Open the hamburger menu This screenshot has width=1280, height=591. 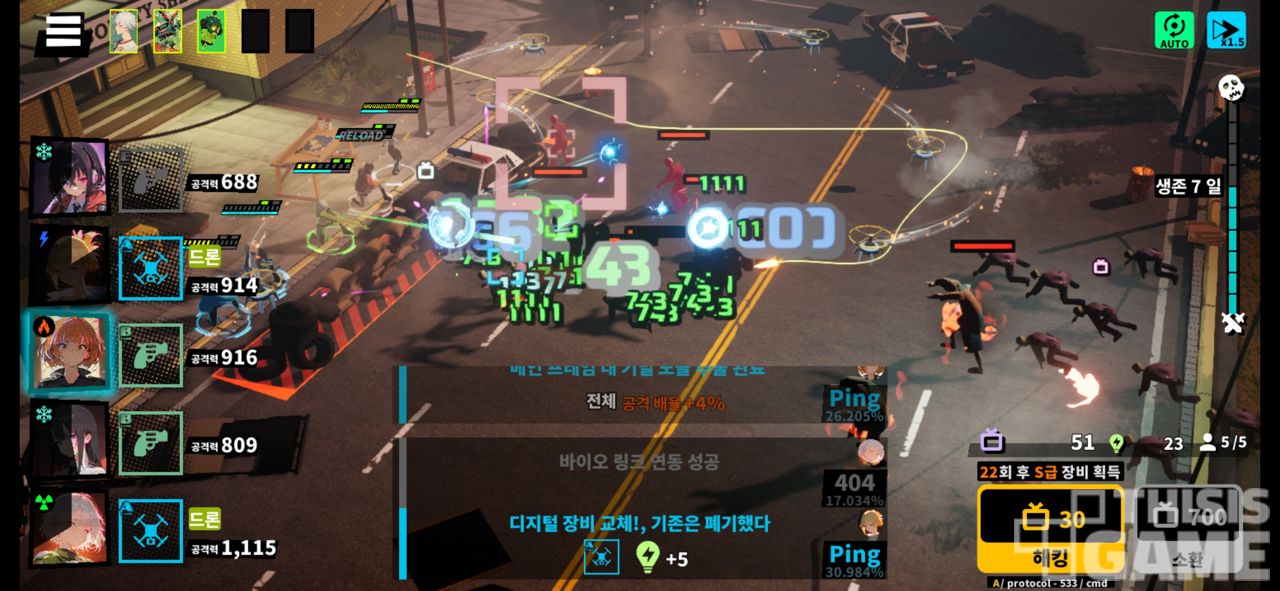pyautogui.click(x=62, y=31)
